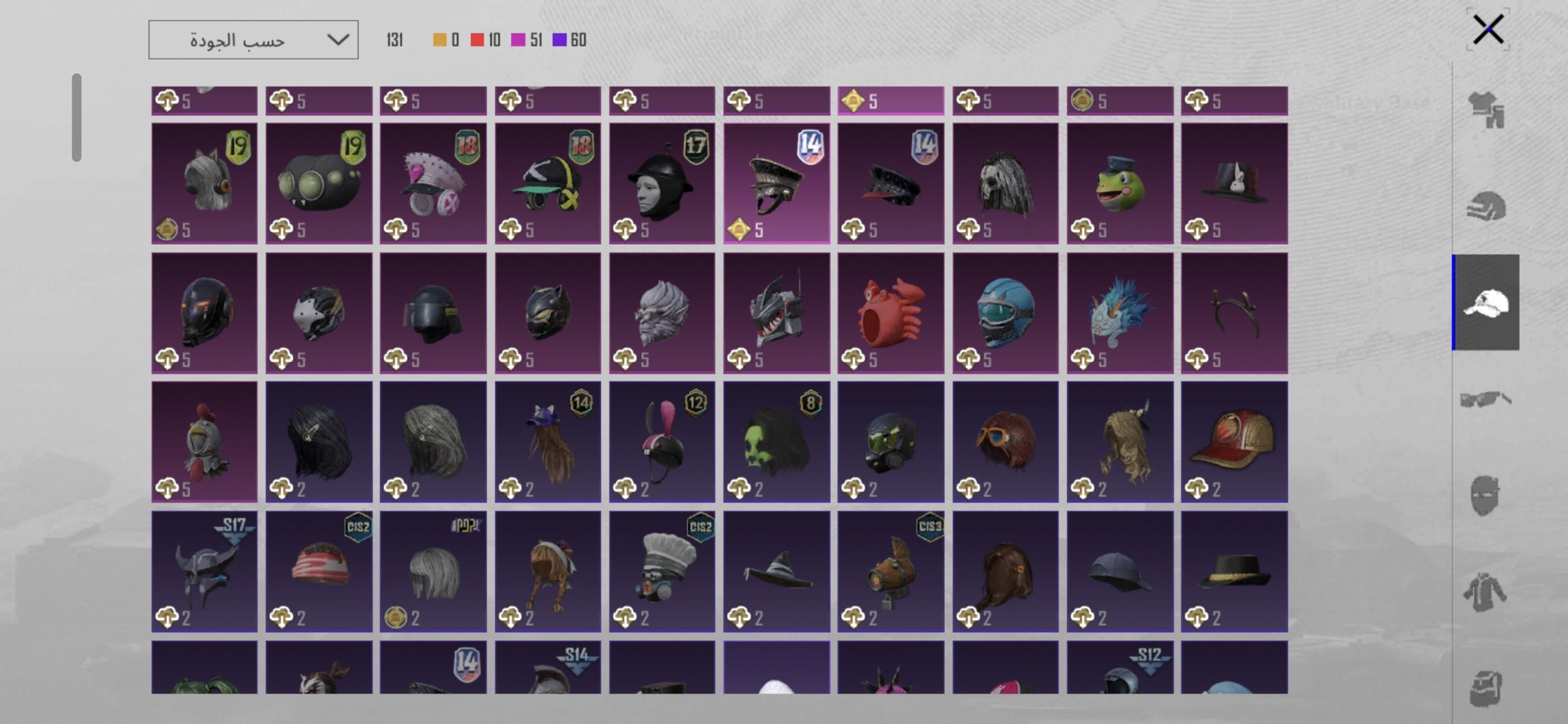Switch to the glasses tab

click(x=1486, y=400)
